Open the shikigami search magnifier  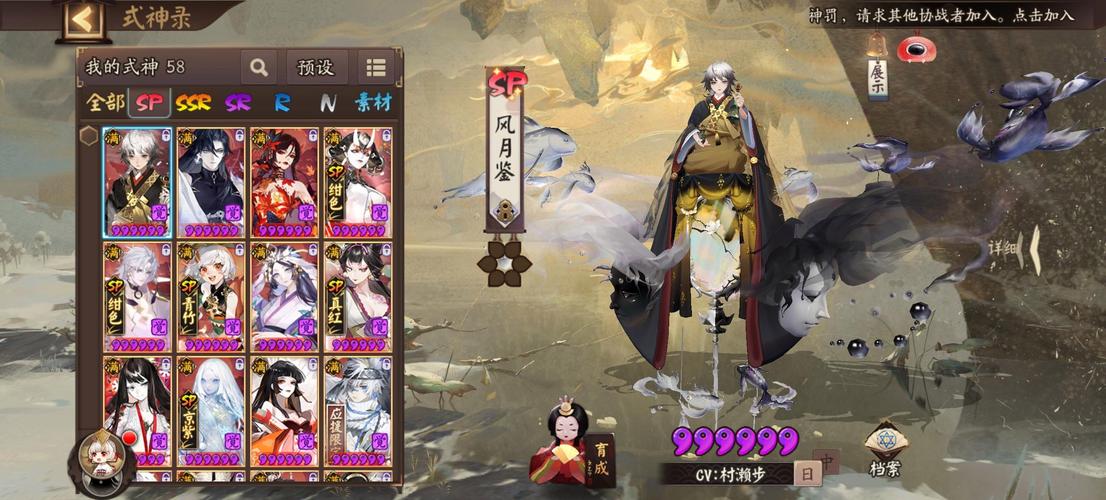[258, 68]
